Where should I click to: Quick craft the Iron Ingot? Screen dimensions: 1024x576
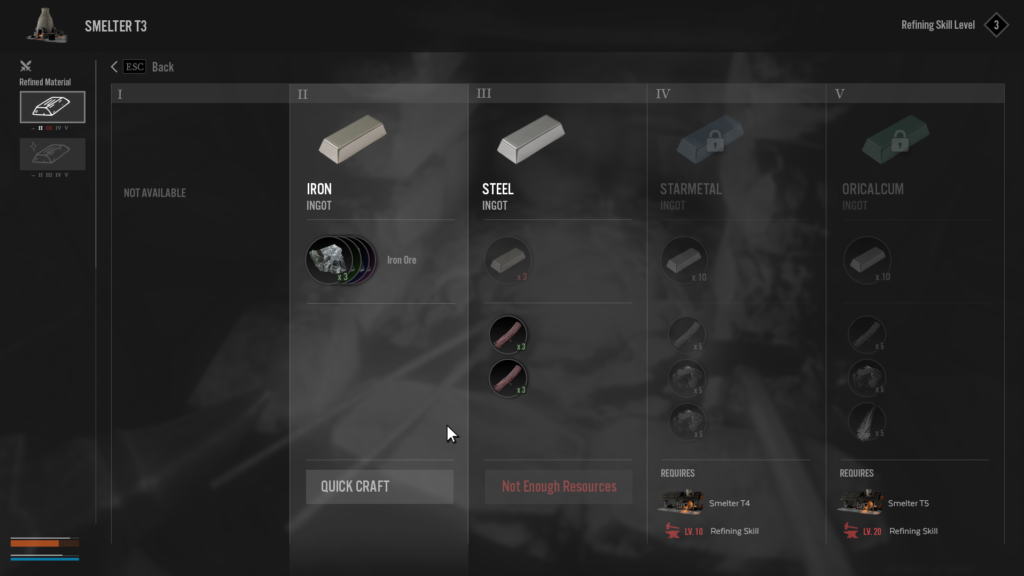point(379,487)
